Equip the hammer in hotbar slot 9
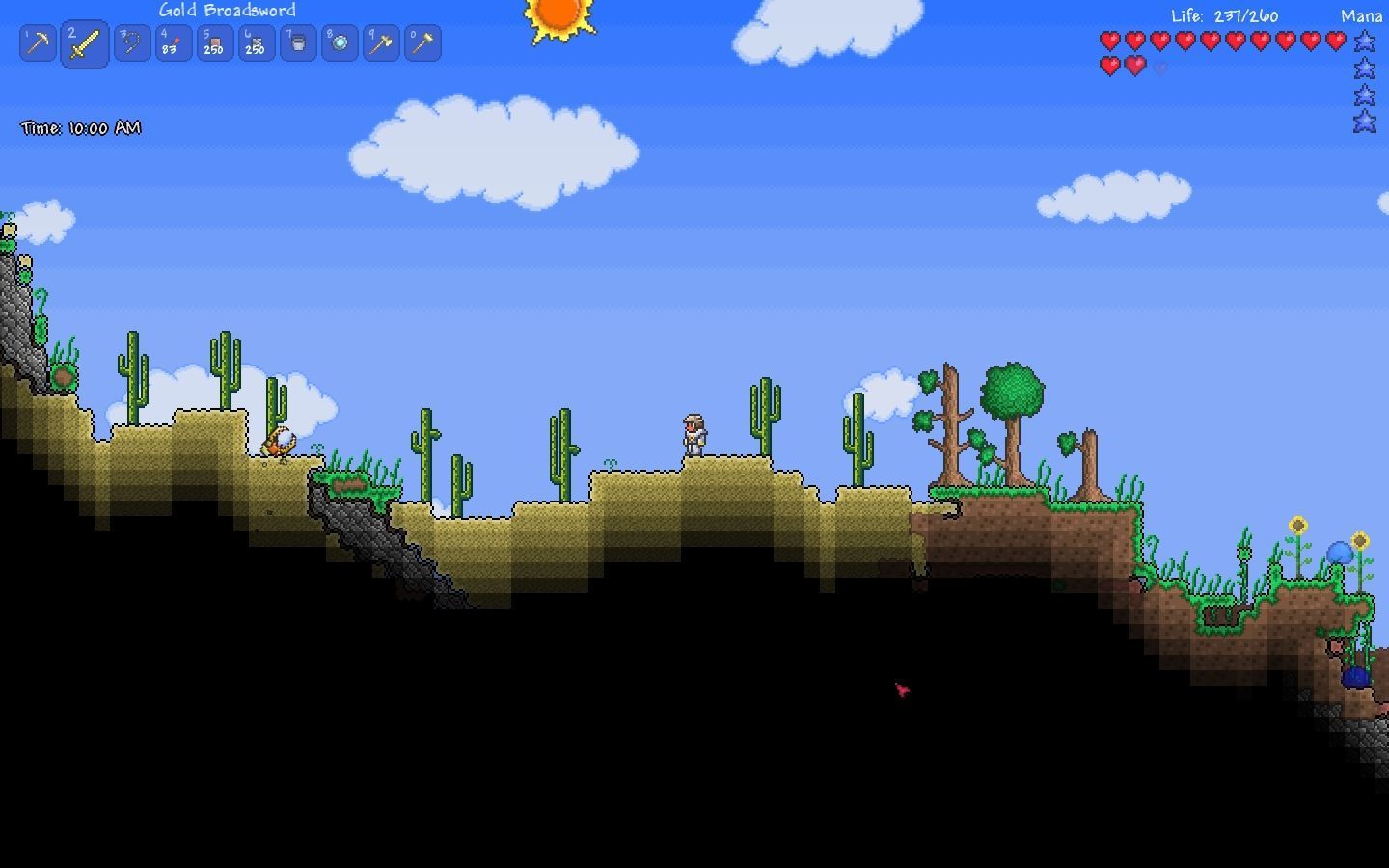The height and width of the screenshot is (868, 1389). pyautogui.click(x=379, y=42)
